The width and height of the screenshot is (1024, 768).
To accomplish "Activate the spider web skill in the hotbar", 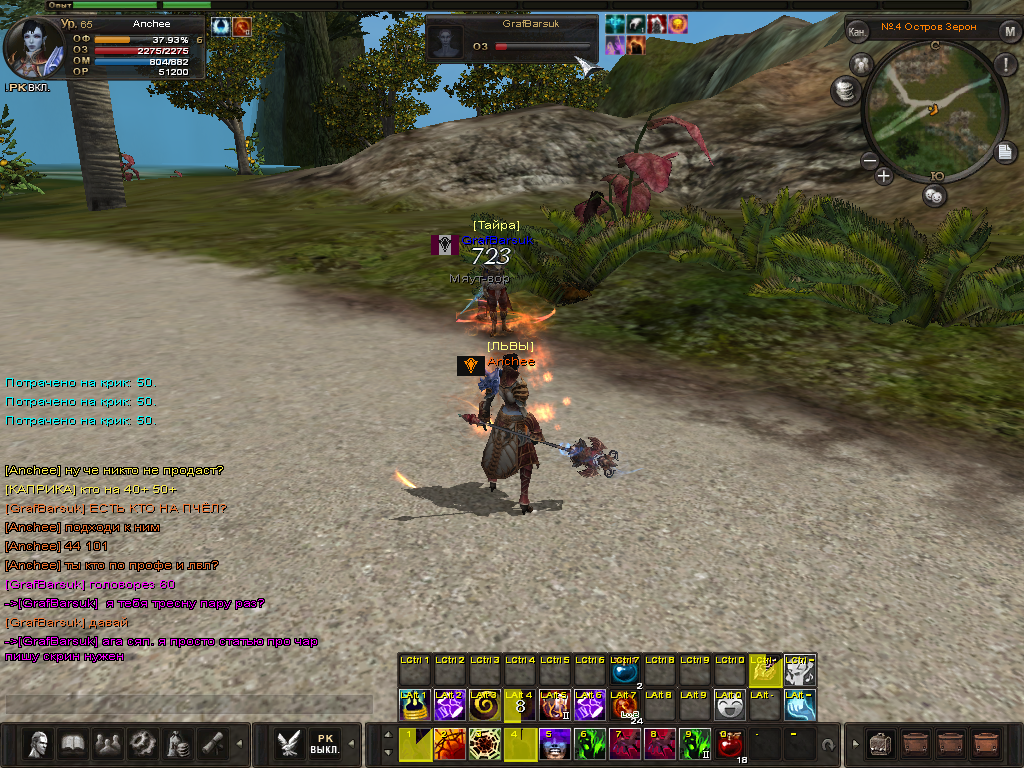I will [484, 744].
